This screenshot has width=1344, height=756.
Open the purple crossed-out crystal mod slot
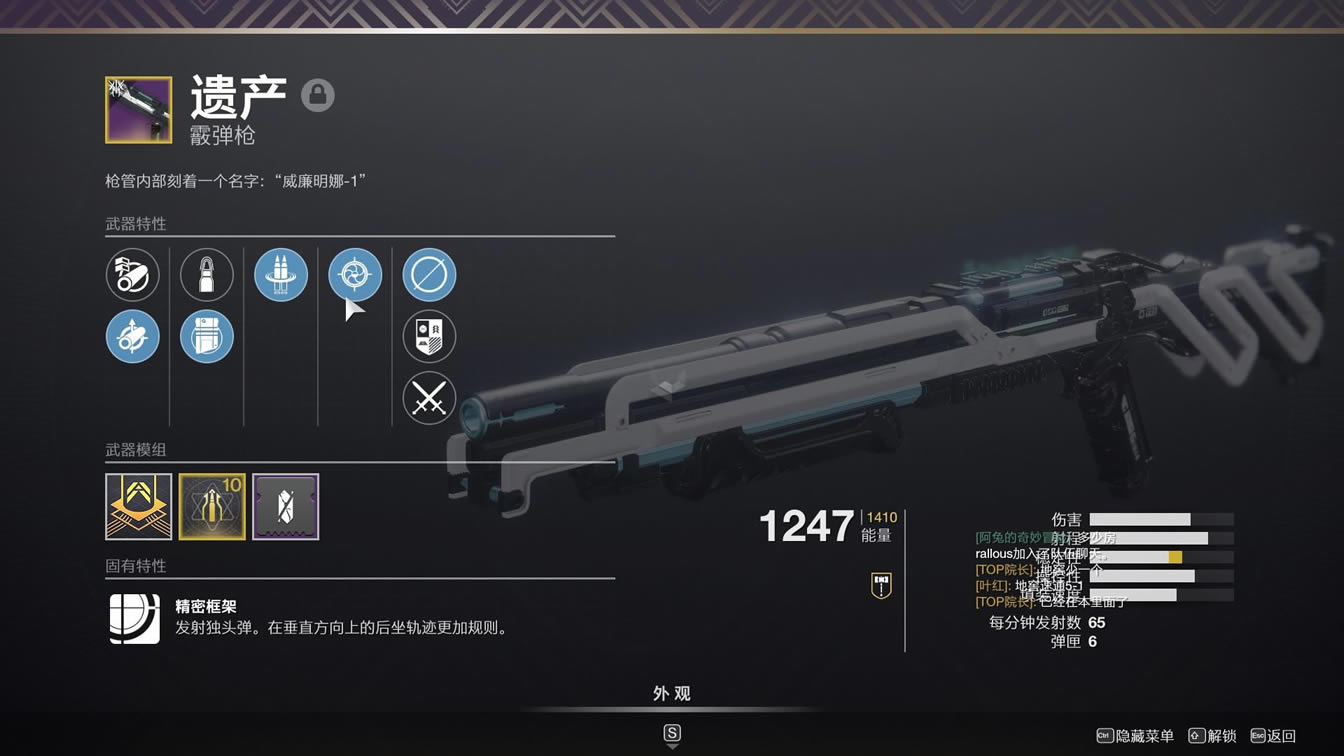pyautogui.click(x=286, y=507)
